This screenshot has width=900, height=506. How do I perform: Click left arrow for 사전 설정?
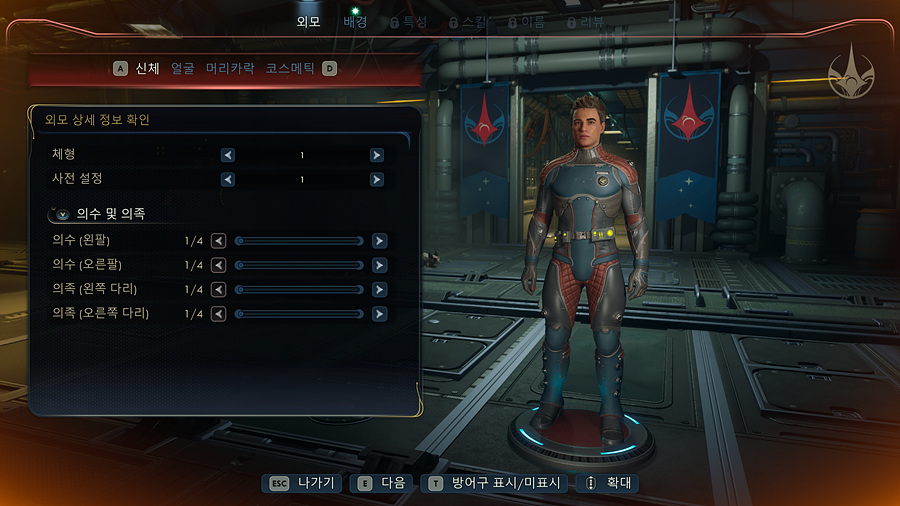[x=228, y=180]
